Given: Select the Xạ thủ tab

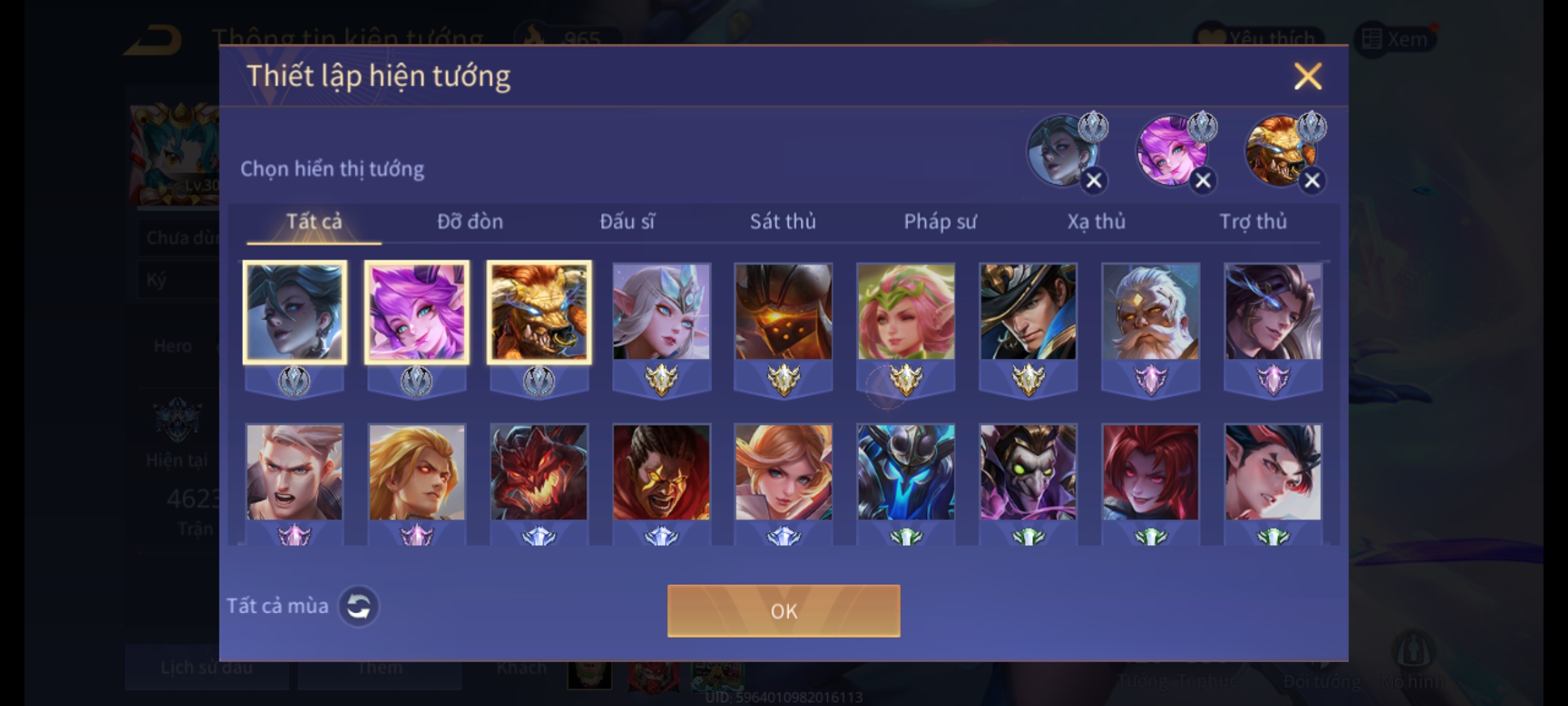Looking at the screenshot, I should tap(1096, 222).
